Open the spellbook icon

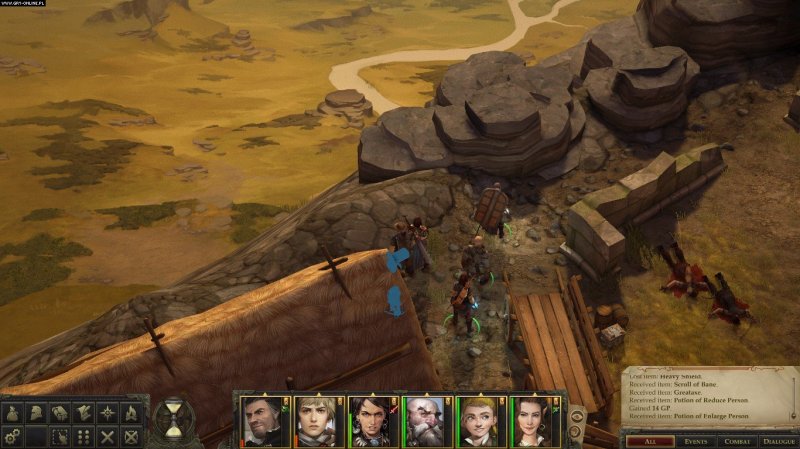coord(60,412)
